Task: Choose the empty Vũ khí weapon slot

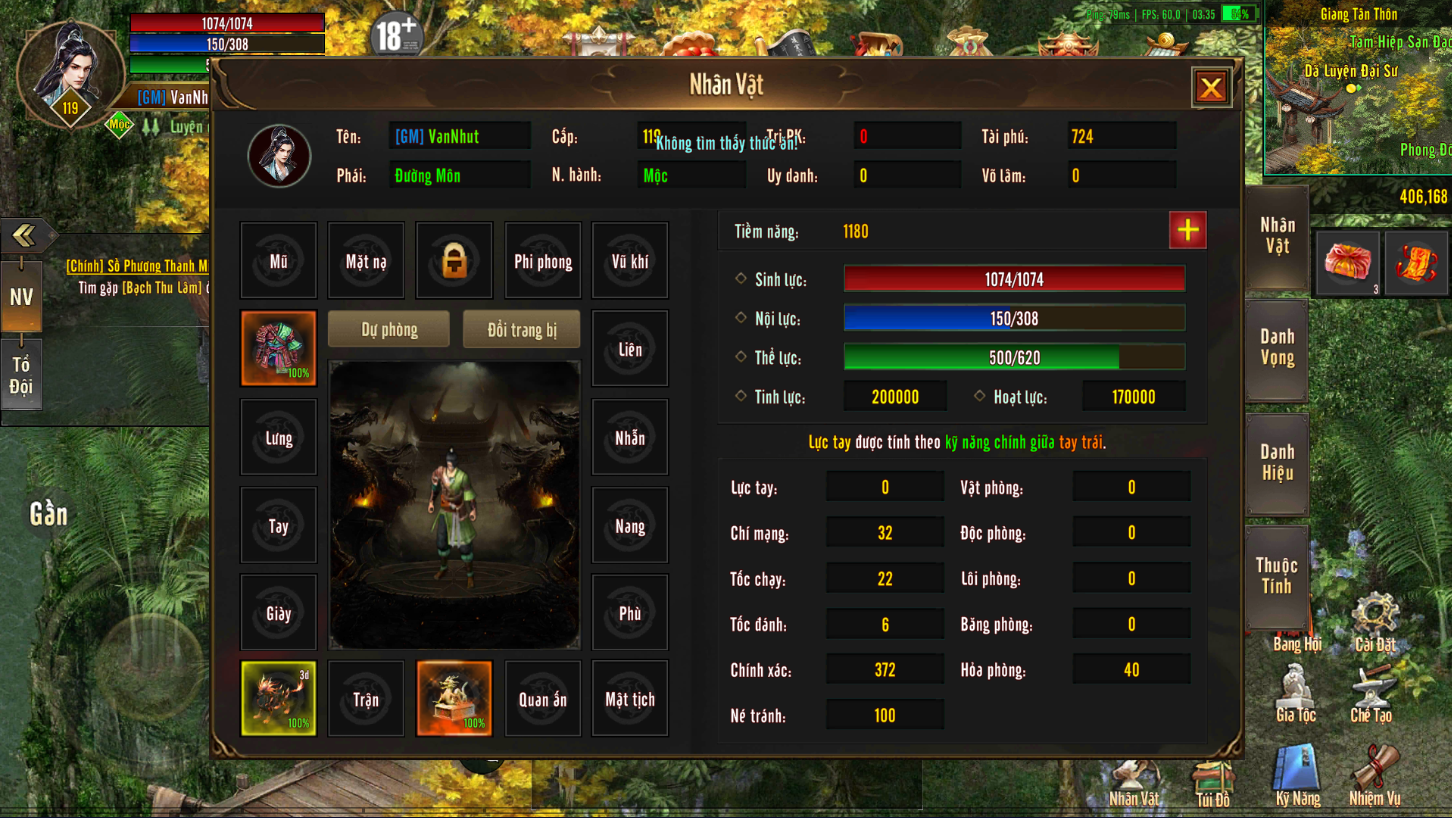Action: click(x=630, y=261)
